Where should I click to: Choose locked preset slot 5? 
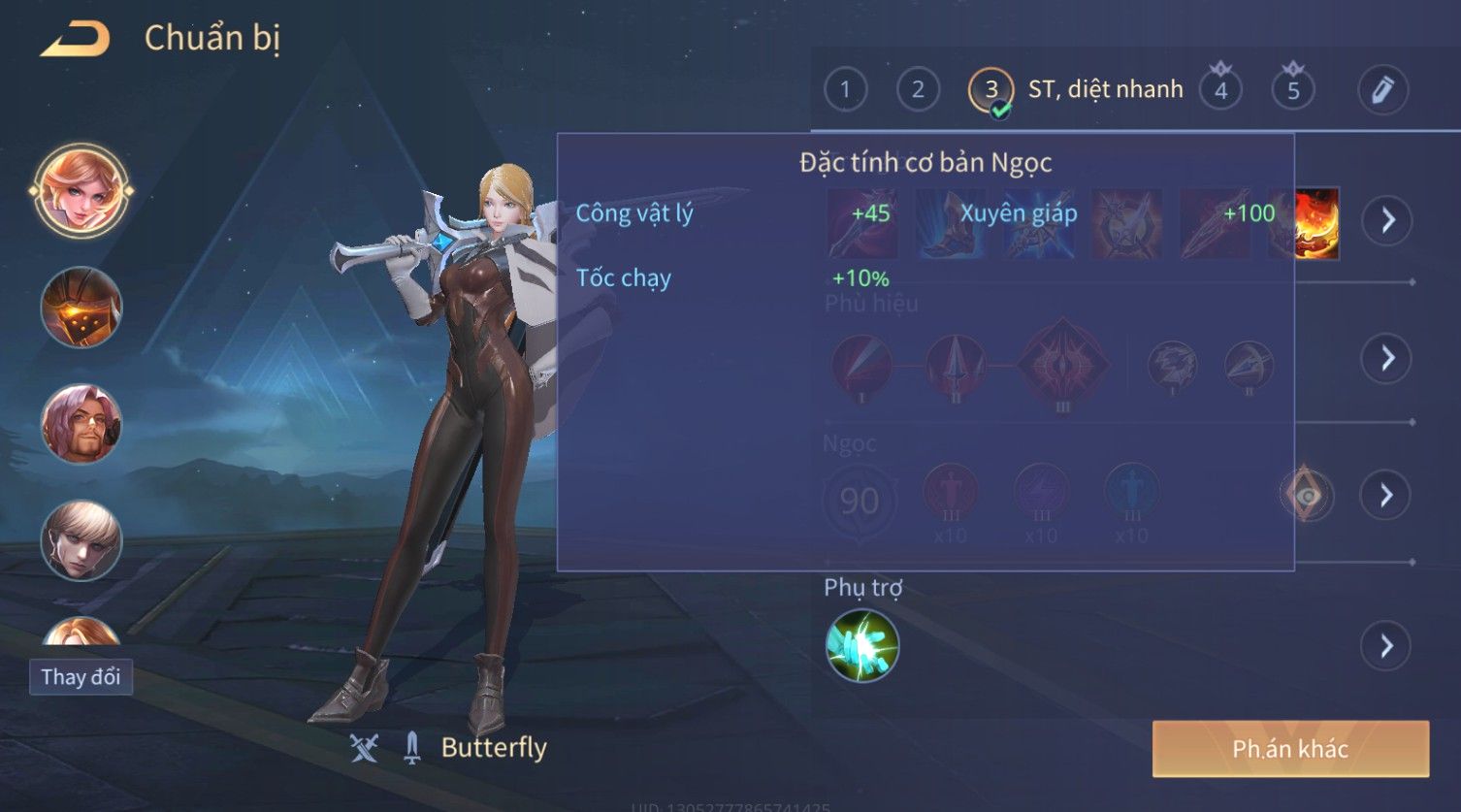pos(1293,90)
